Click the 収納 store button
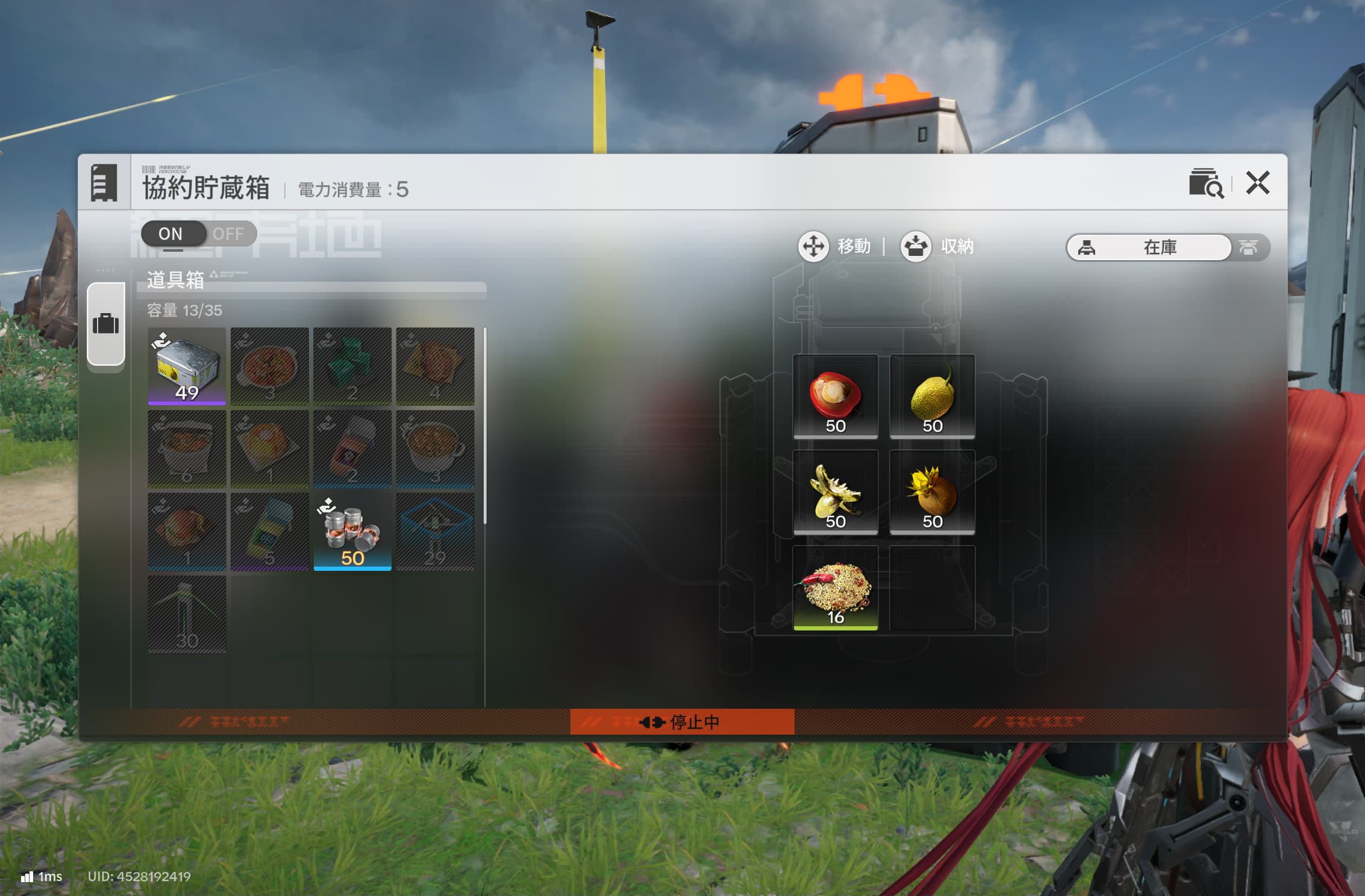Screen dimensions: 1365x896 pos(937,246)
